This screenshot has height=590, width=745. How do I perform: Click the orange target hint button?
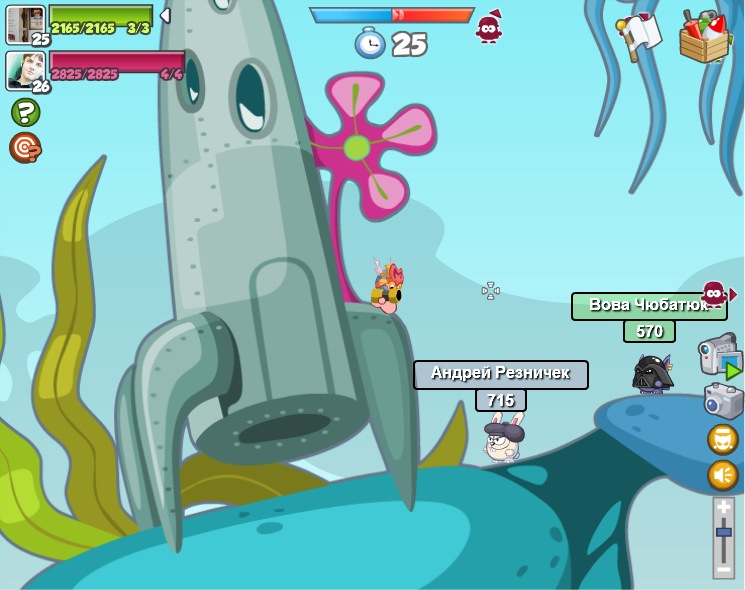pyautogui.click(x=25, y=147)
